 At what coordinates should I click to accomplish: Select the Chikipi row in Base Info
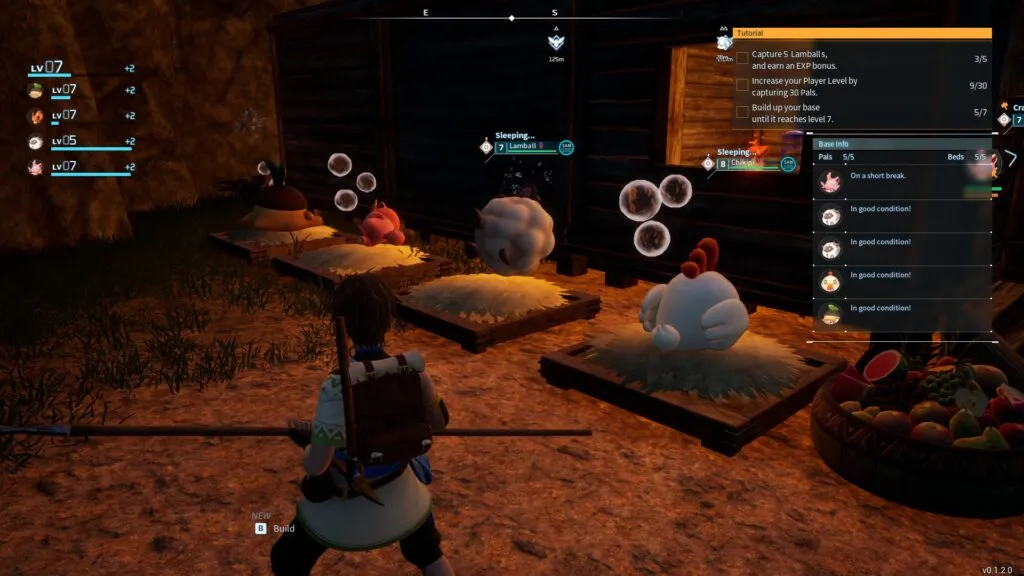coord(900,281)
